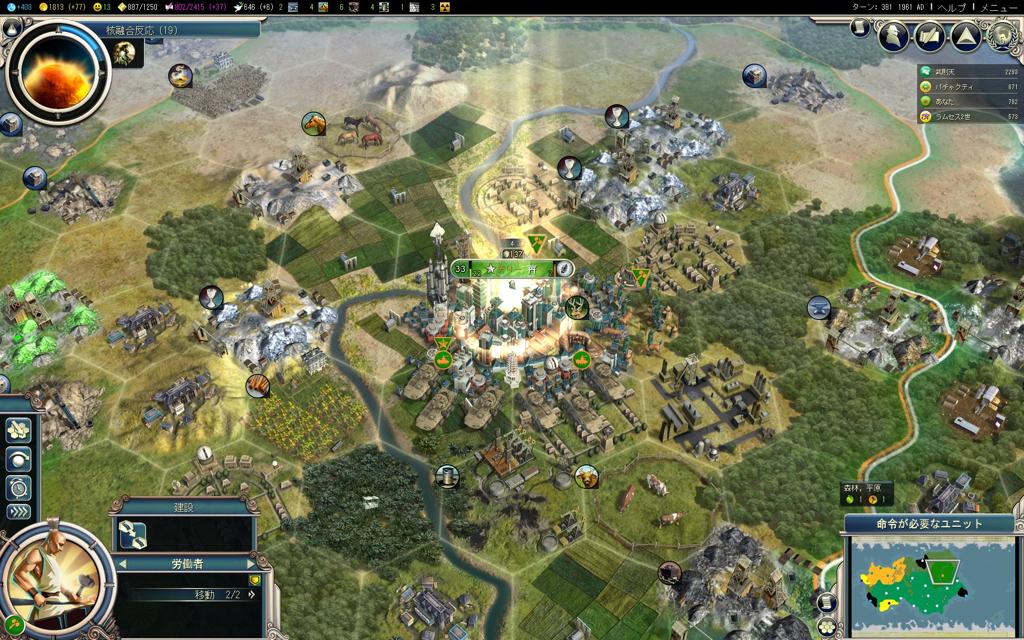Expand unit actions with the chevrons button

coord(19,512)
